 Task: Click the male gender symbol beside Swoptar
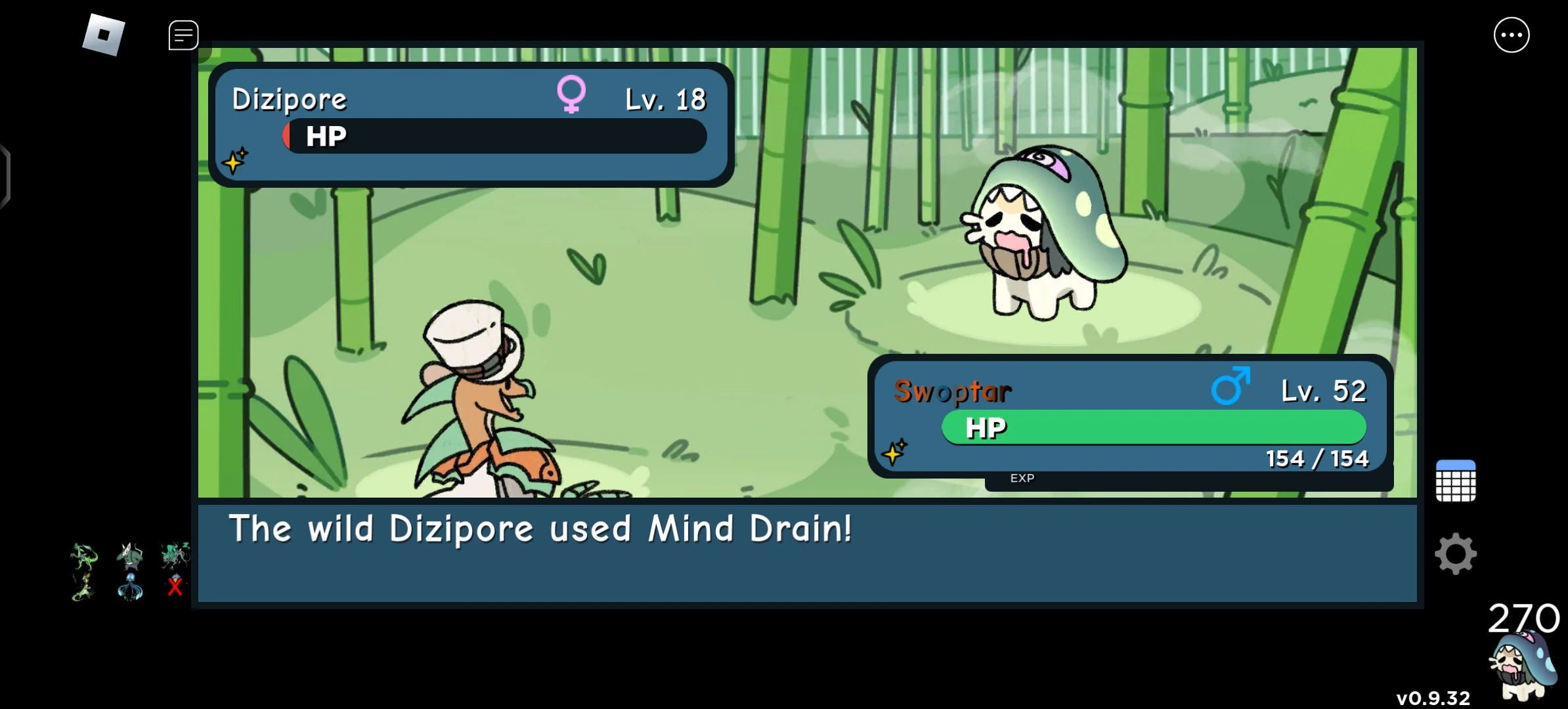[x=1230, y=387]
